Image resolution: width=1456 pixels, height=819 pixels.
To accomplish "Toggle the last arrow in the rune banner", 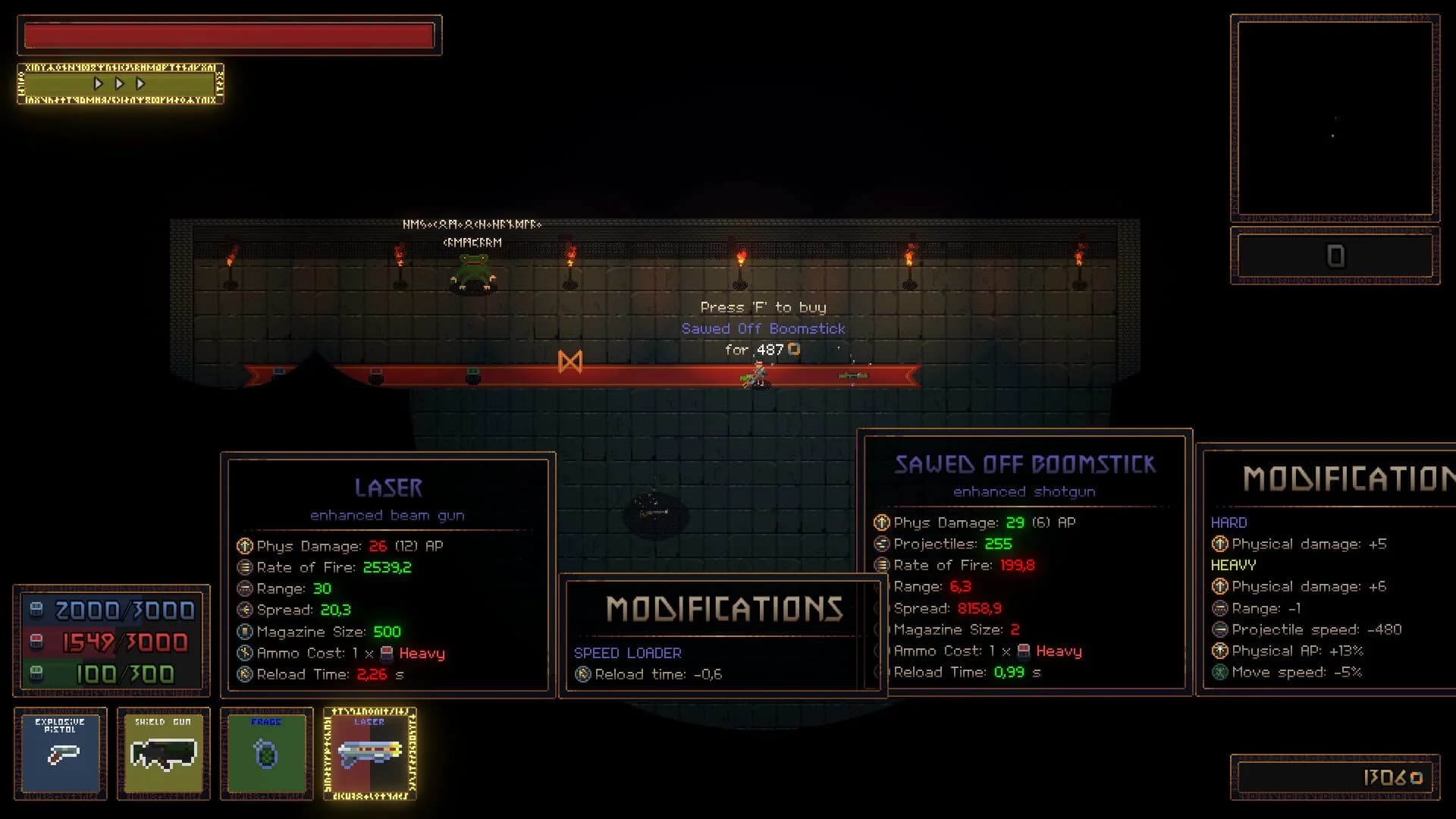I will (140, 84).
